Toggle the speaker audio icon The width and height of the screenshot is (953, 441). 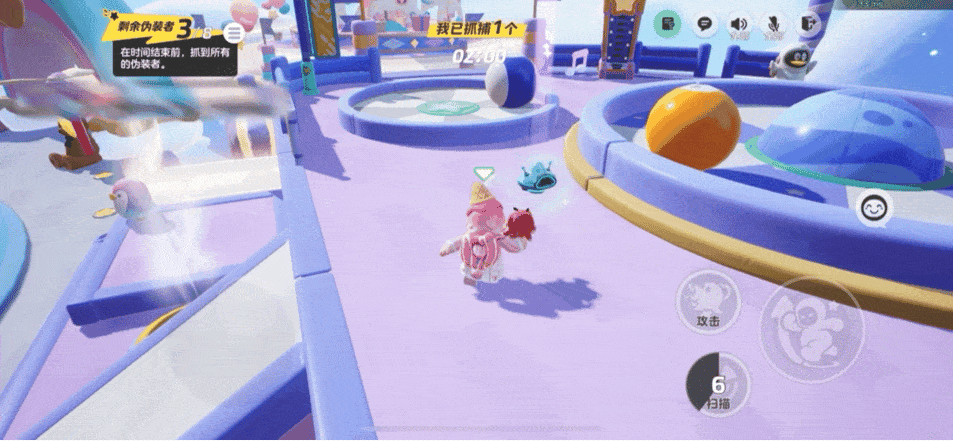(x=739, y=24)
